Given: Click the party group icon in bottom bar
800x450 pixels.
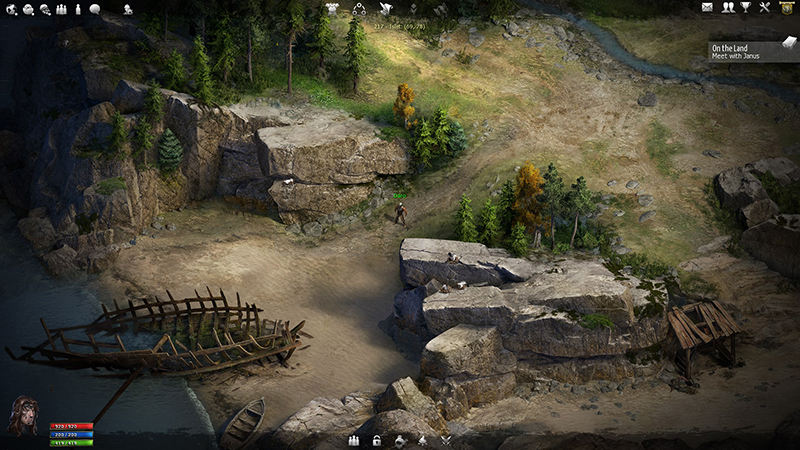Looking at the screenshot, I should pos(353,440).
